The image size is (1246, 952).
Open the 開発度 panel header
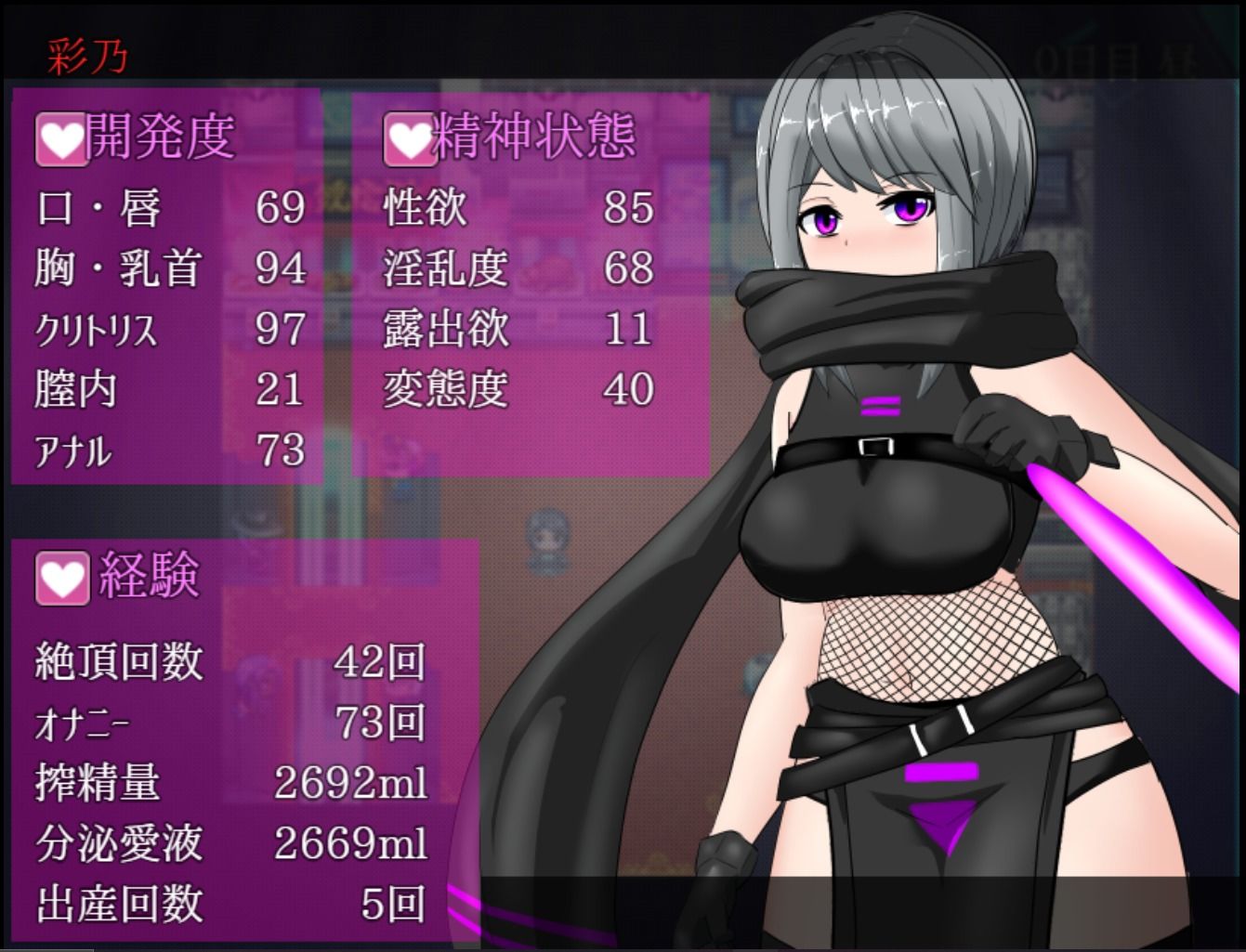pos(158,139)
